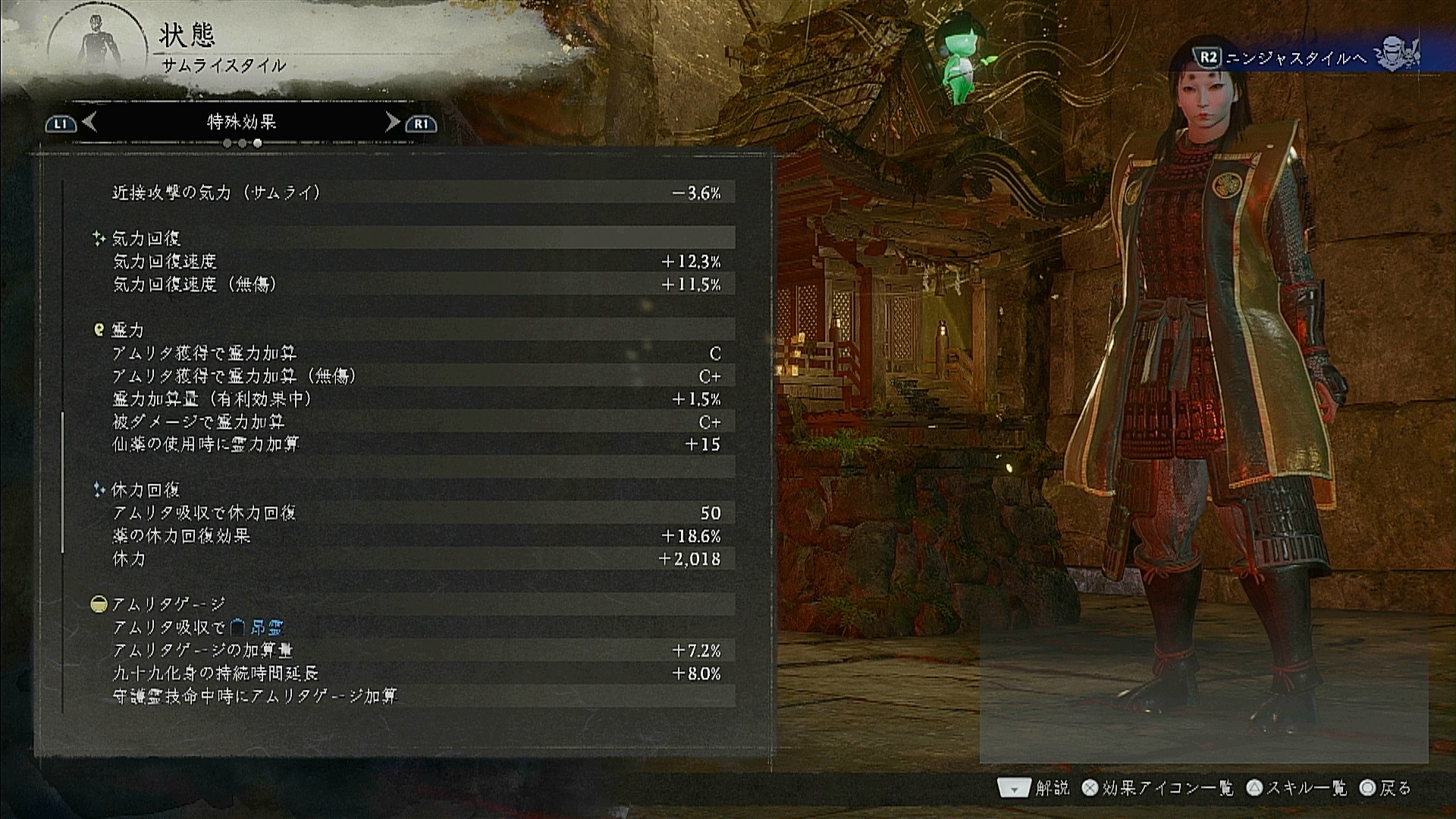Choose the 気力回復速度 (無傷) row
This screenshot has height=819, width=1456.
(416, 284)
